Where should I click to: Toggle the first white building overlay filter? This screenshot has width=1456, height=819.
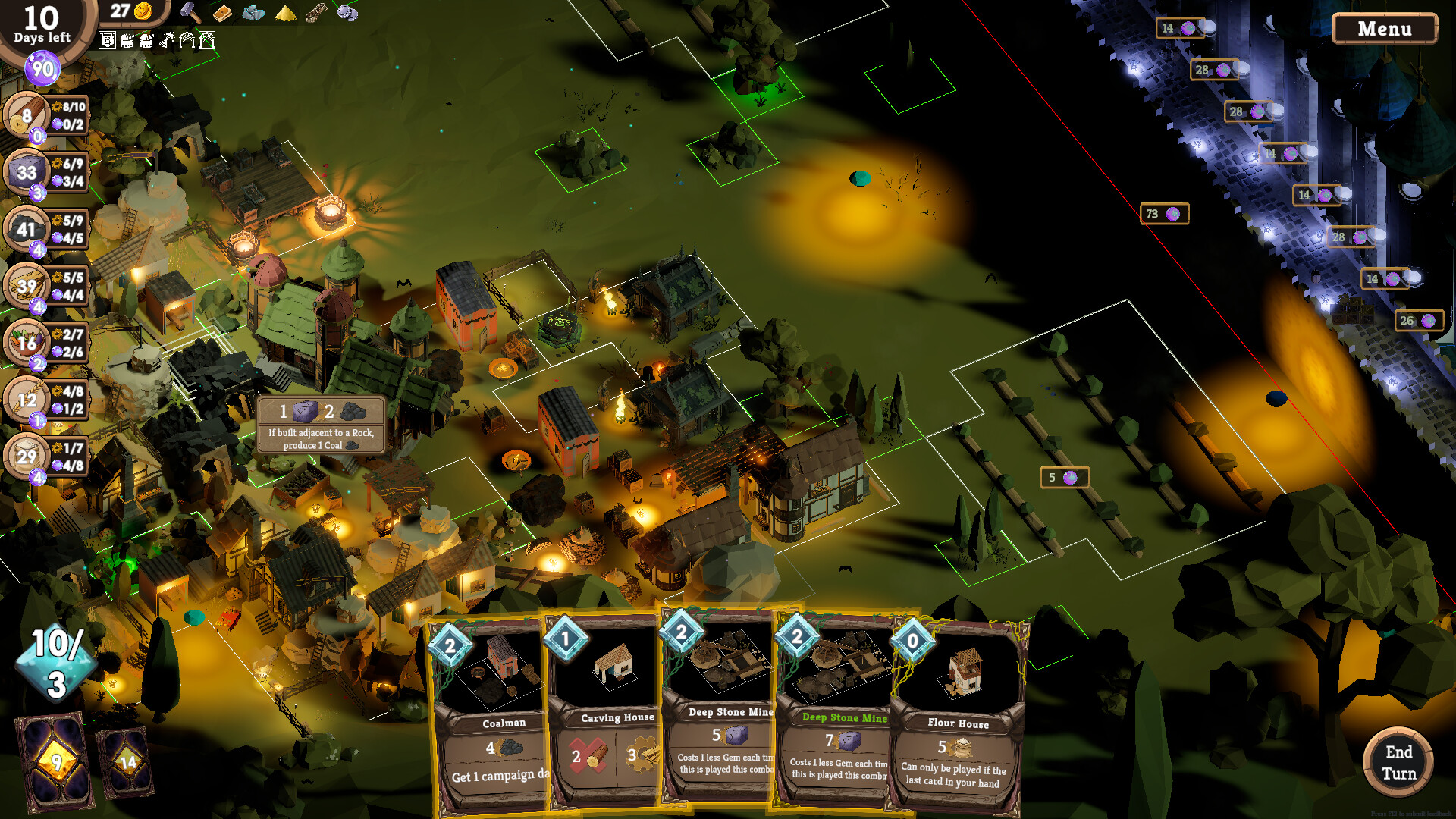108,39
